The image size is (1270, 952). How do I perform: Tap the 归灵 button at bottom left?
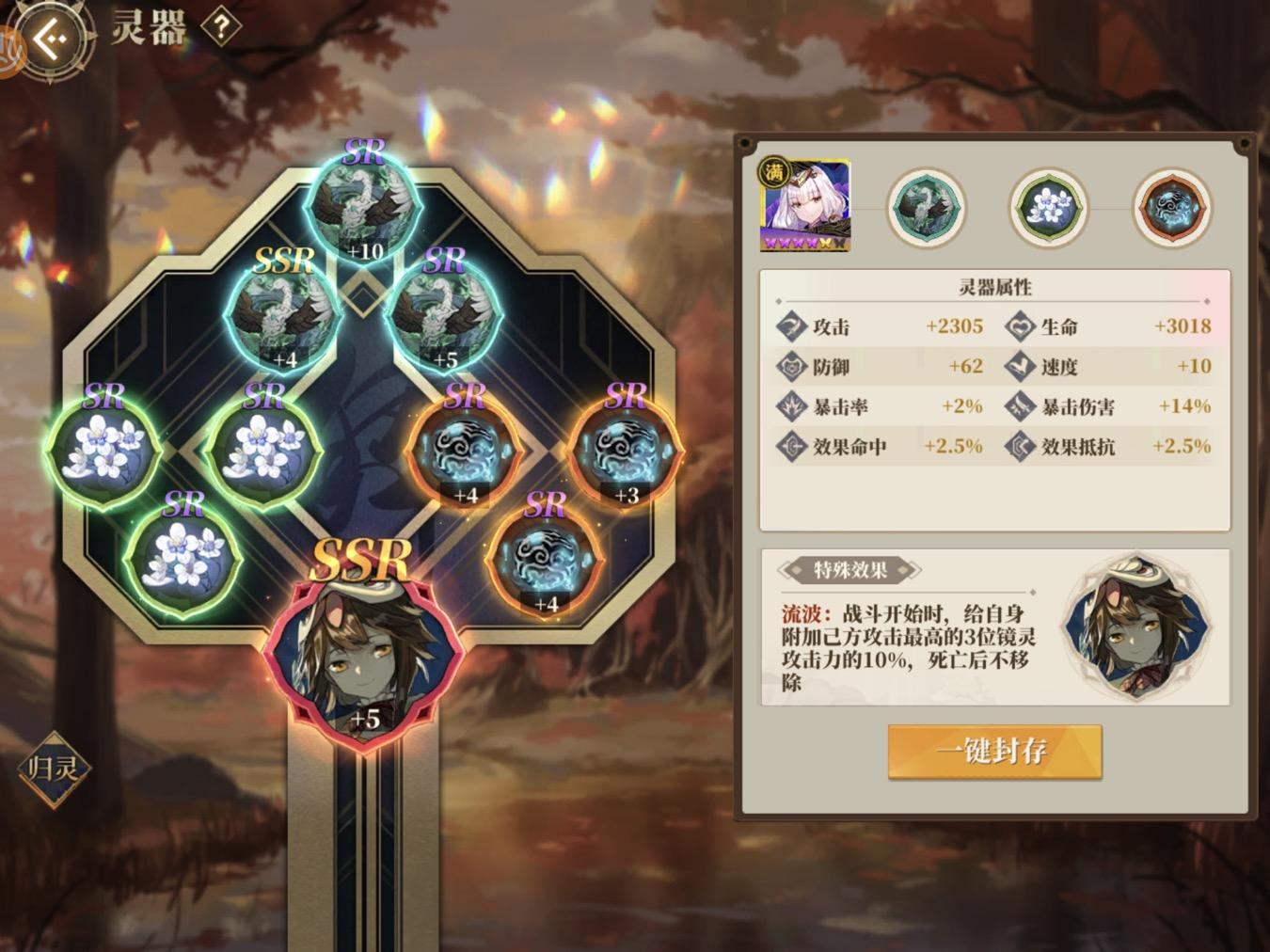pyautogui.click(x=55, y=770)
